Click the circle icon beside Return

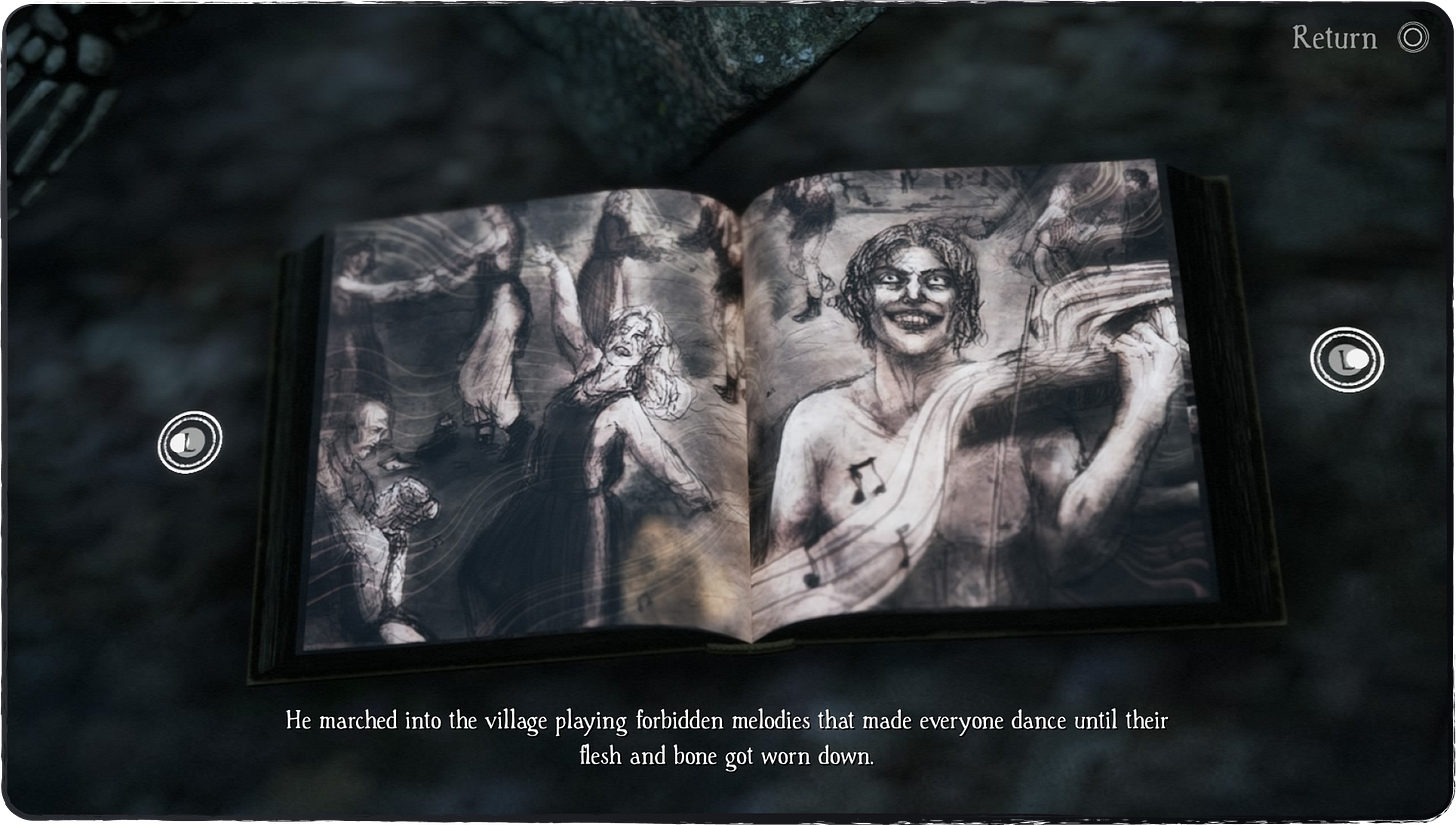point(1412,37)
